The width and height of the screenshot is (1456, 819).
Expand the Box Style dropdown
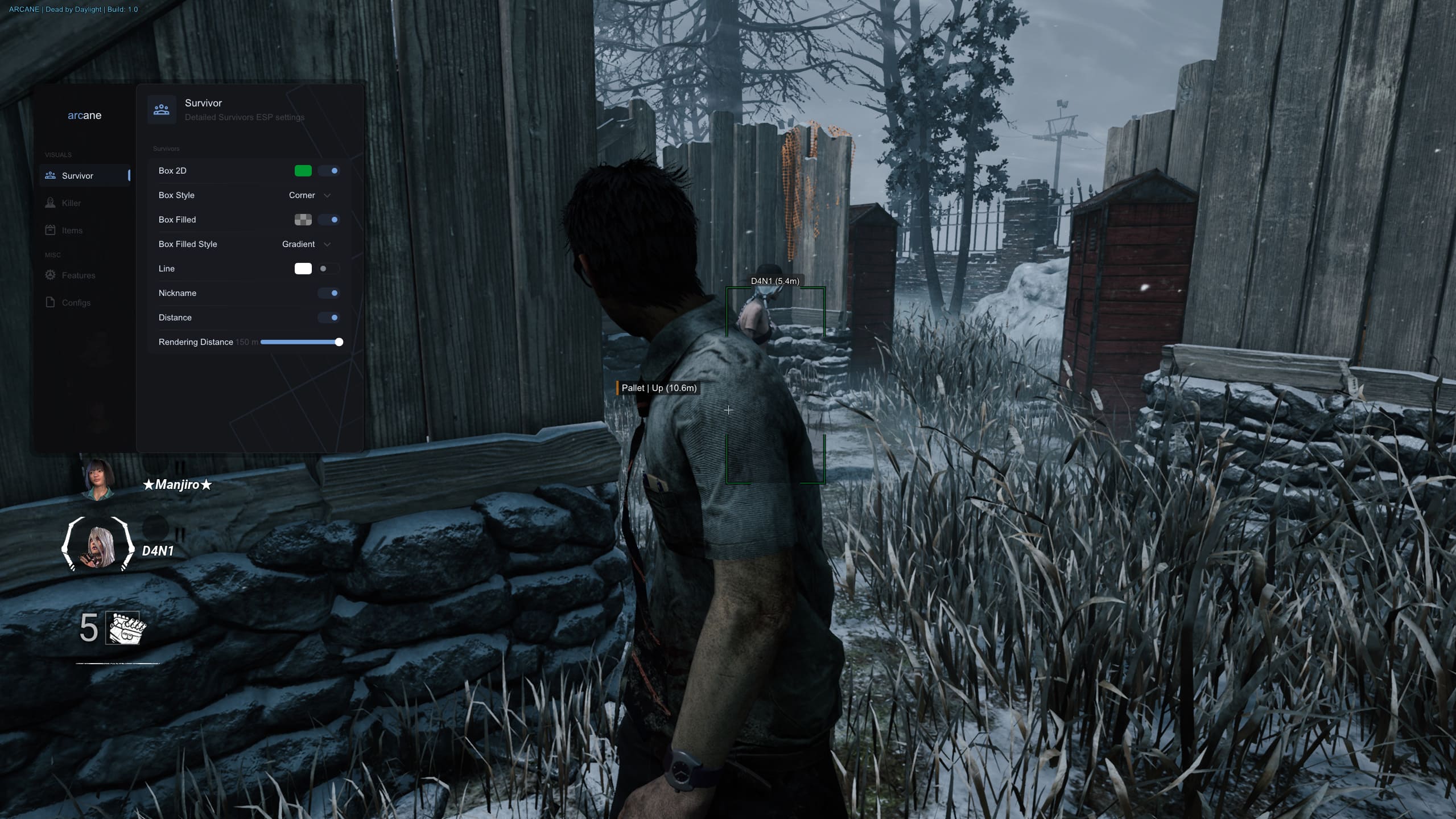coord(310,195)
